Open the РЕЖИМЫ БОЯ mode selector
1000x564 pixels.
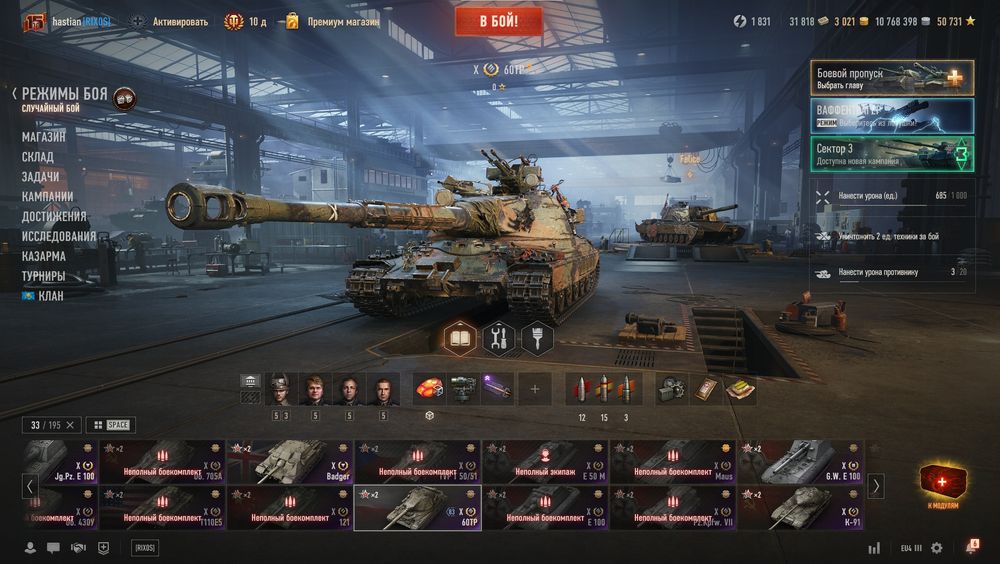(x=65, y=93)
